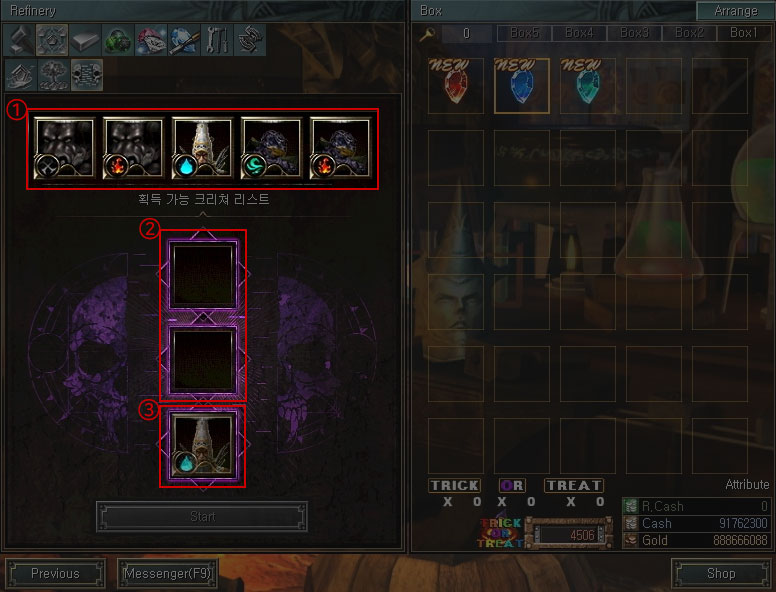Click the key icon in the Box panel

[424, 33]
